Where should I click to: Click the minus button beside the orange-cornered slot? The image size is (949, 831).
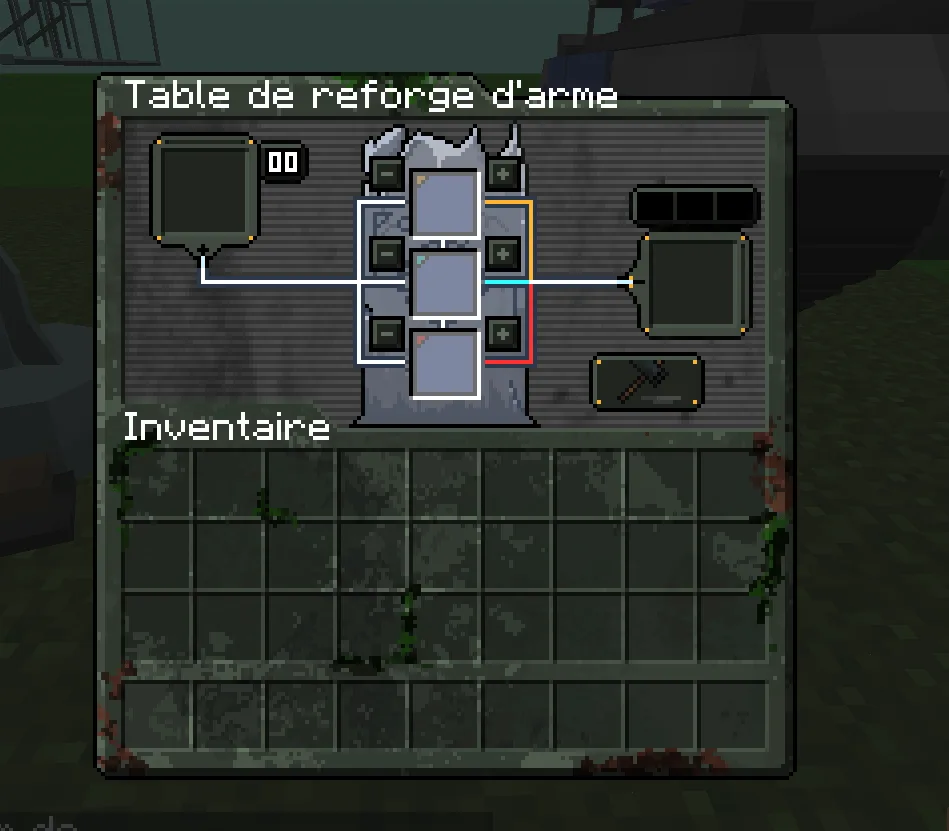pos(387,174)
